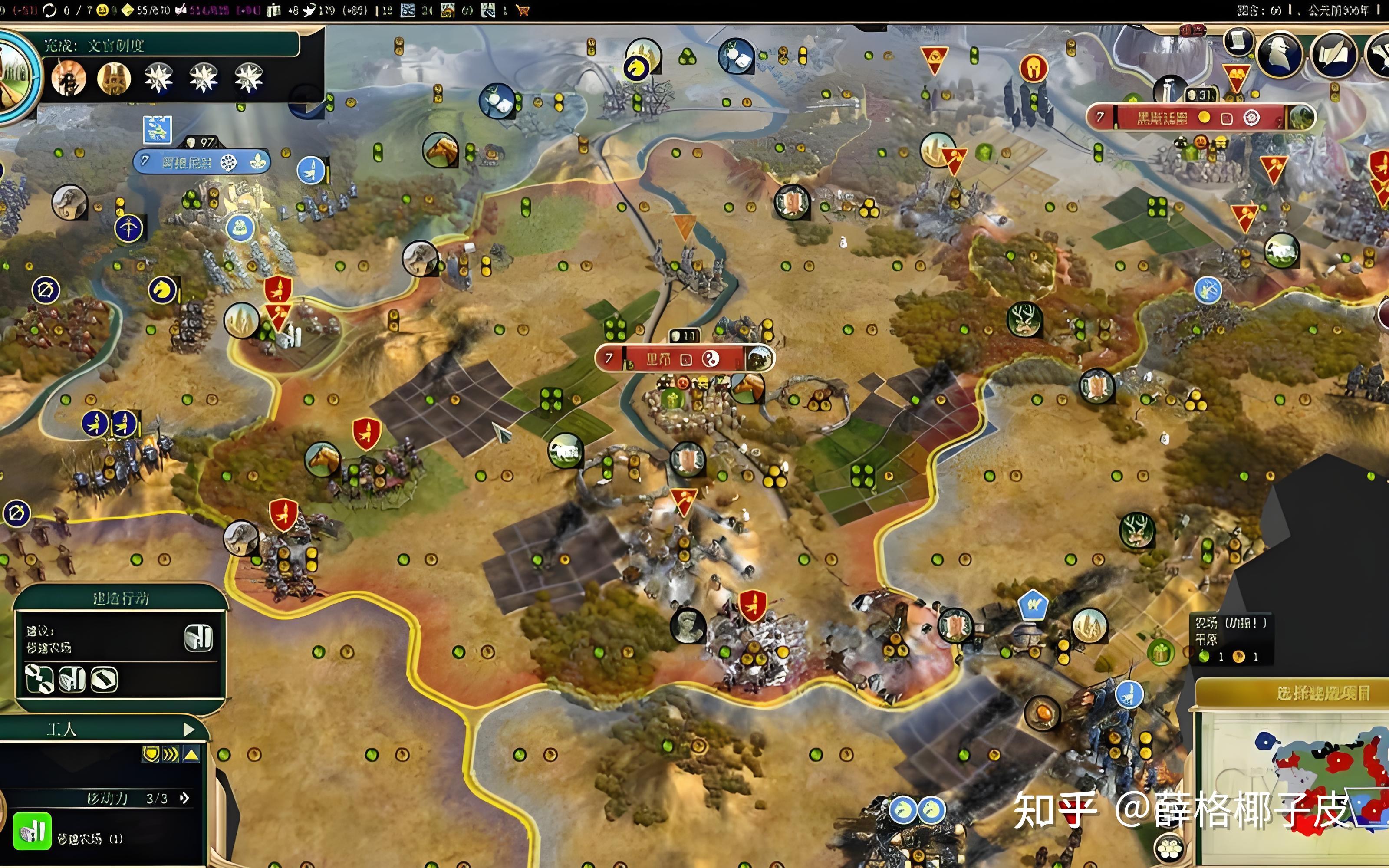
Task: Open the social policies quill button
Action: point(1334,54)
